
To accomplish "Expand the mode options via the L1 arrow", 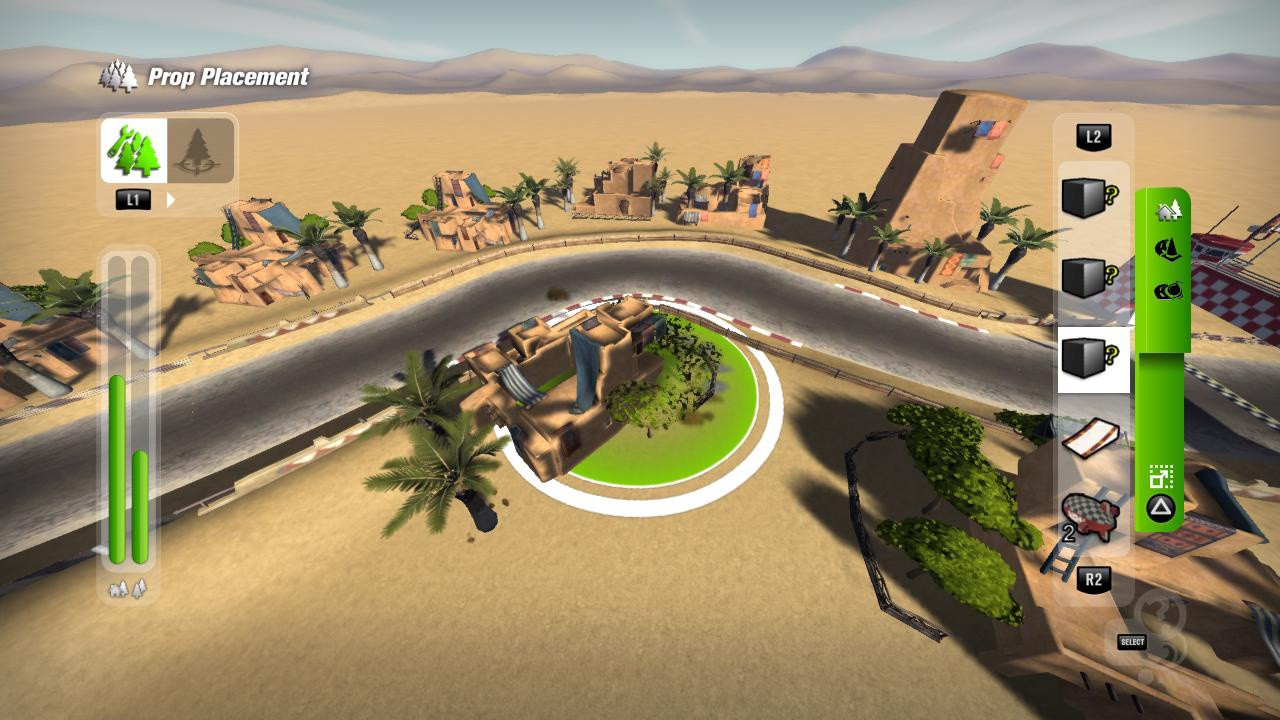I will pos(171,198).
